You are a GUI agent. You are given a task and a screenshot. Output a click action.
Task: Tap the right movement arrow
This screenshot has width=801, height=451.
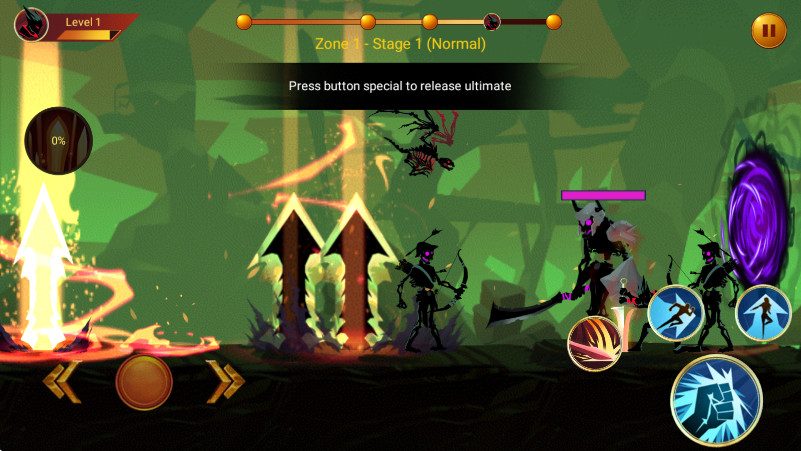coord(225,381)
